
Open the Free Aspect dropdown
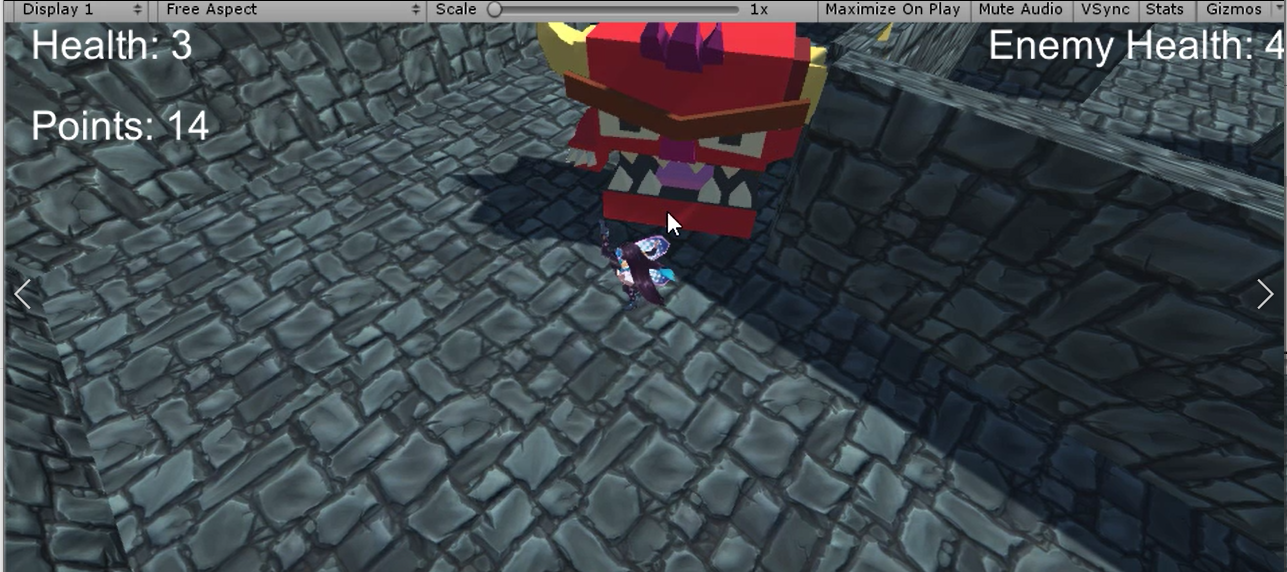point(291,10)
